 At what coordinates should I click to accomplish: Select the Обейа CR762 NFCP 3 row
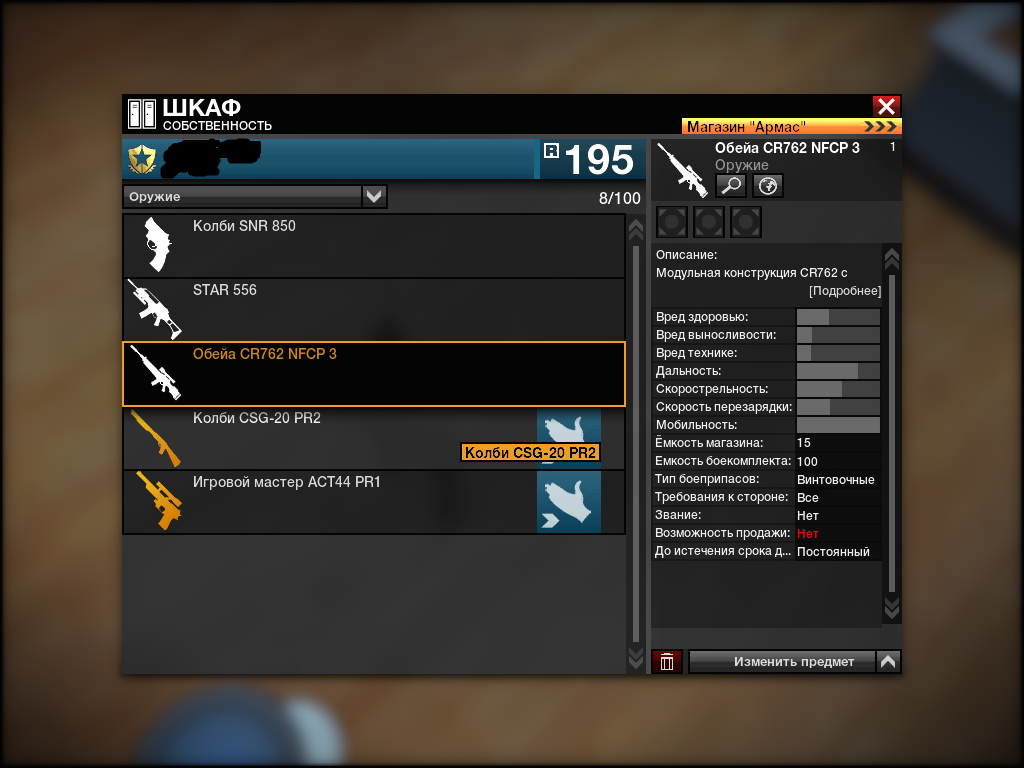373,374
